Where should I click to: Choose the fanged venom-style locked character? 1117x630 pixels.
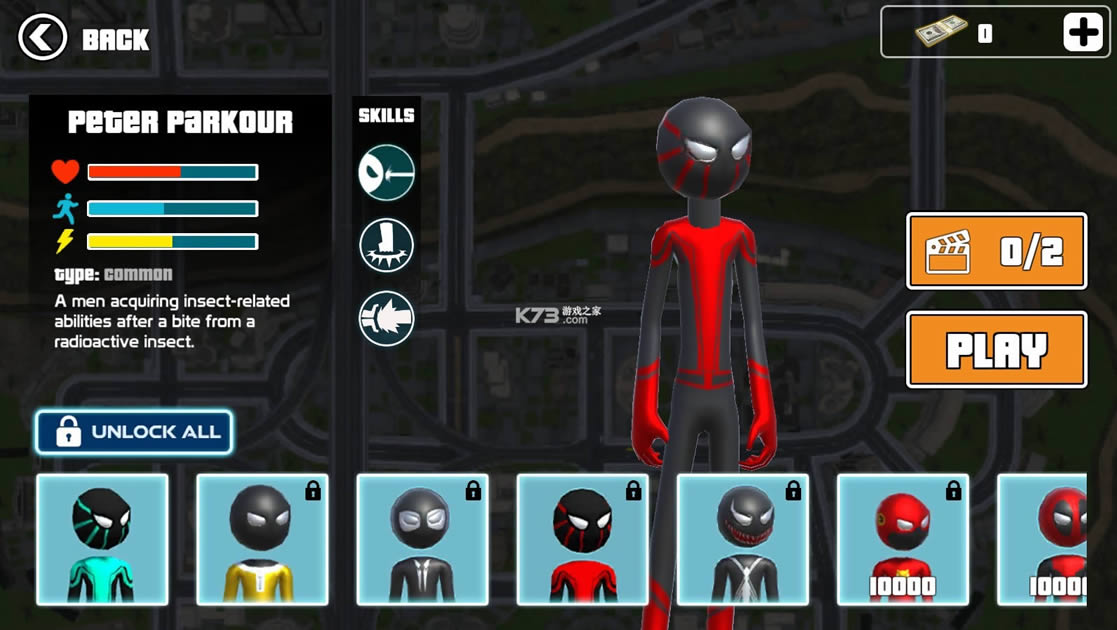(742, 540)
